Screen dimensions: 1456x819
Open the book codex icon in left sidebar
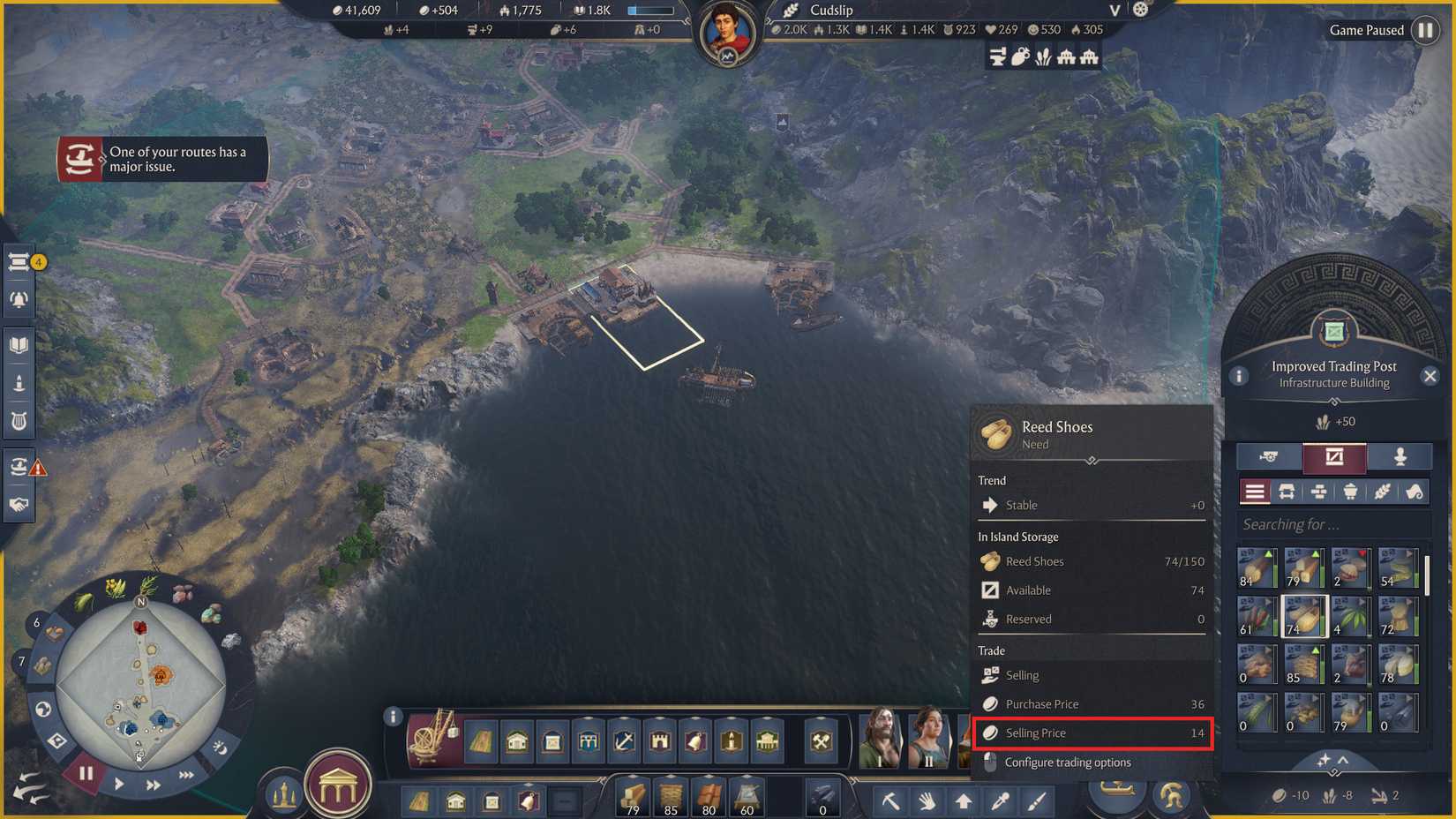click(x=19, y=344)
